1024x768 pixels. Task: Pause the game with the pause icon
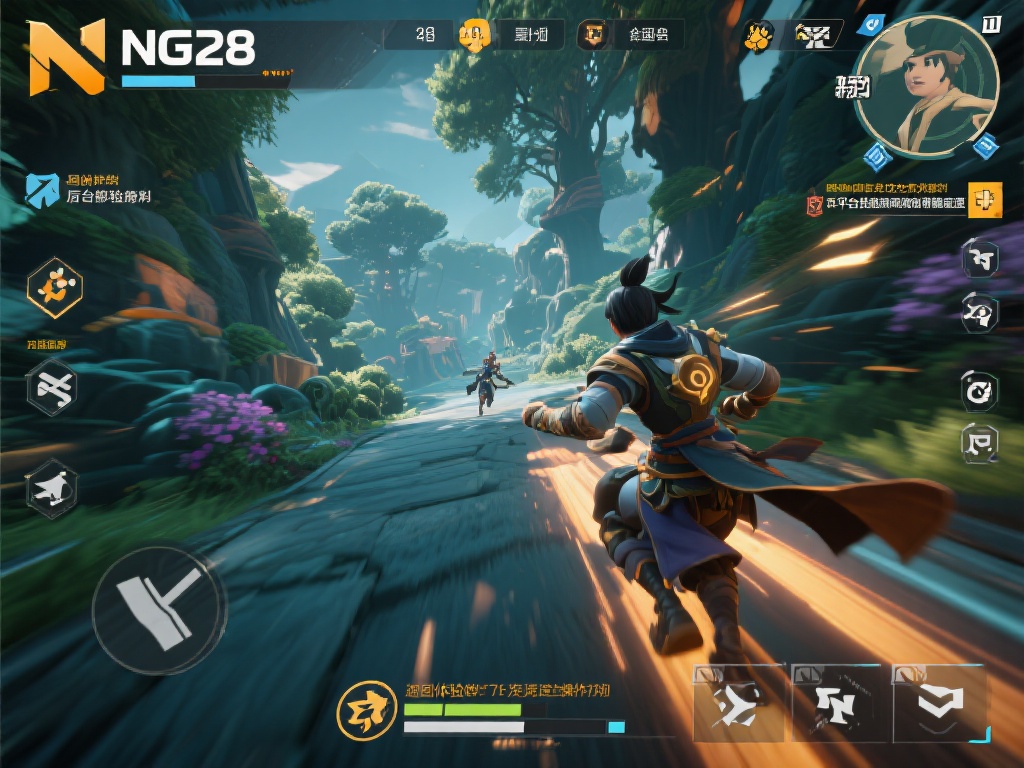click(x=991, y=23)
